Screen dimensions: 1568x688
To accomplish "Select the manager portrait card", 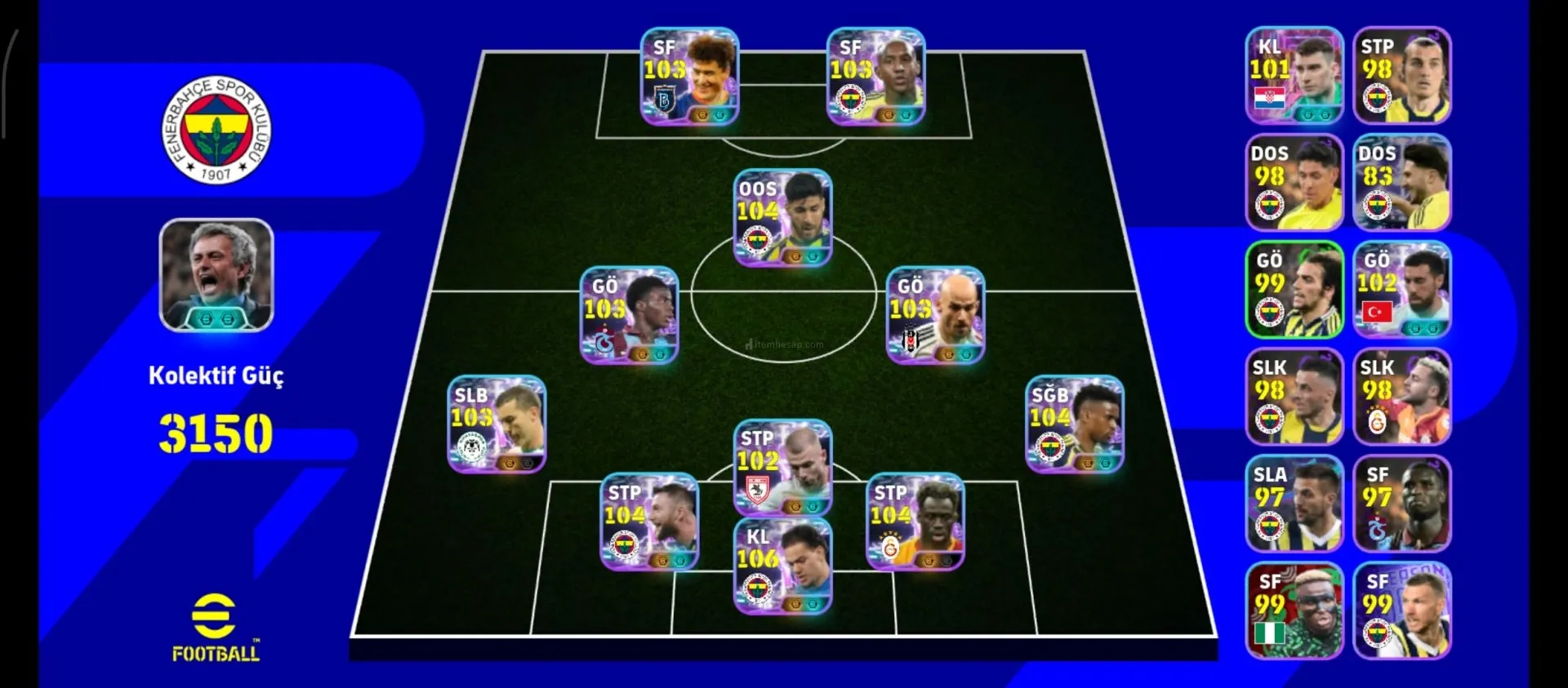I will click(x=216, y=275).
